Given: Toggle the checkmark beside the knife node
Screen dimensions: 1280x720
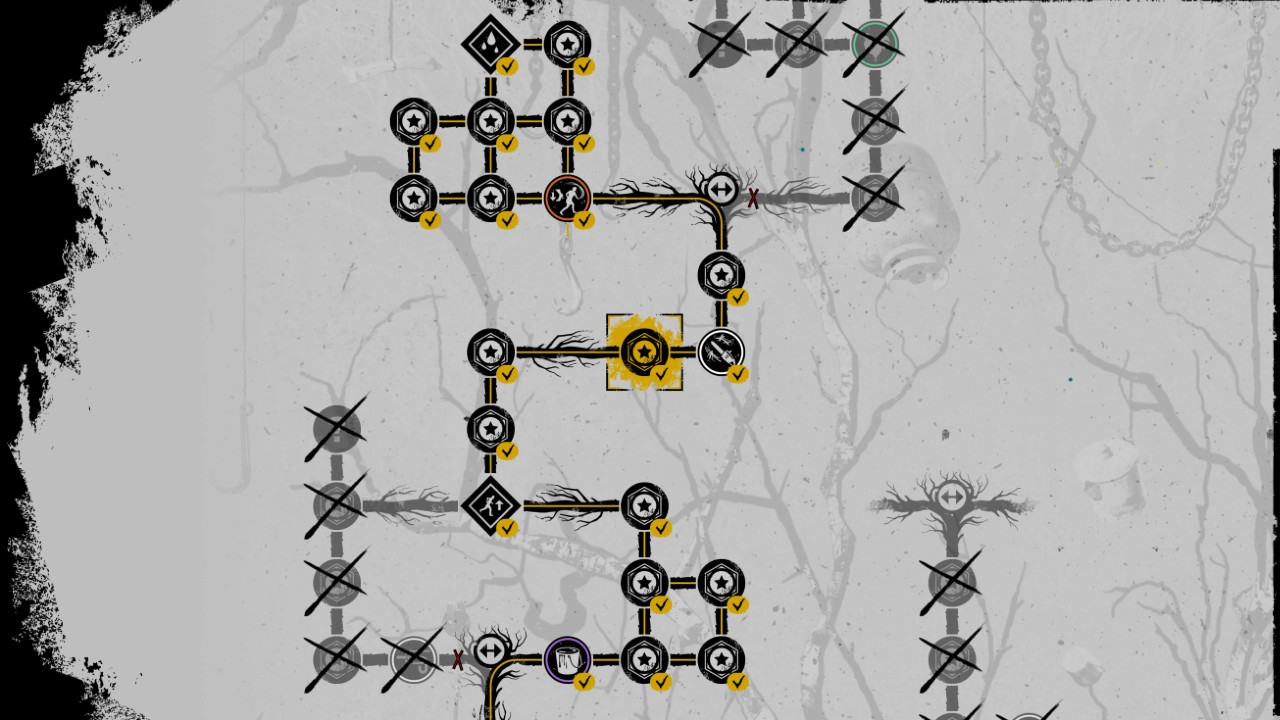Looking at the screenshot, I should [x=739, y=375].
